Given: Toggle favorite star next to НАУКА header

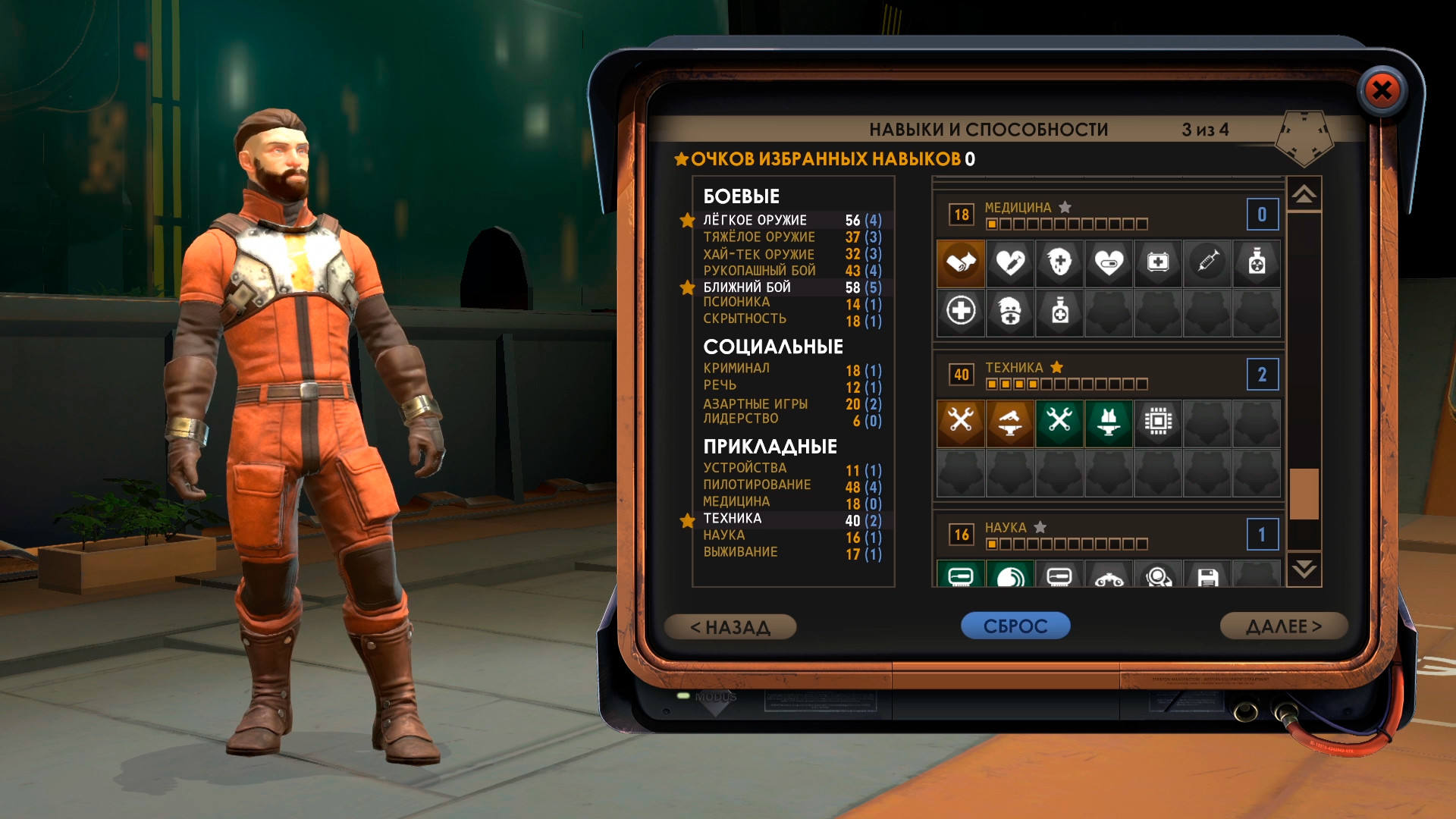Looking at the screenshot, I should point(1040,527).
